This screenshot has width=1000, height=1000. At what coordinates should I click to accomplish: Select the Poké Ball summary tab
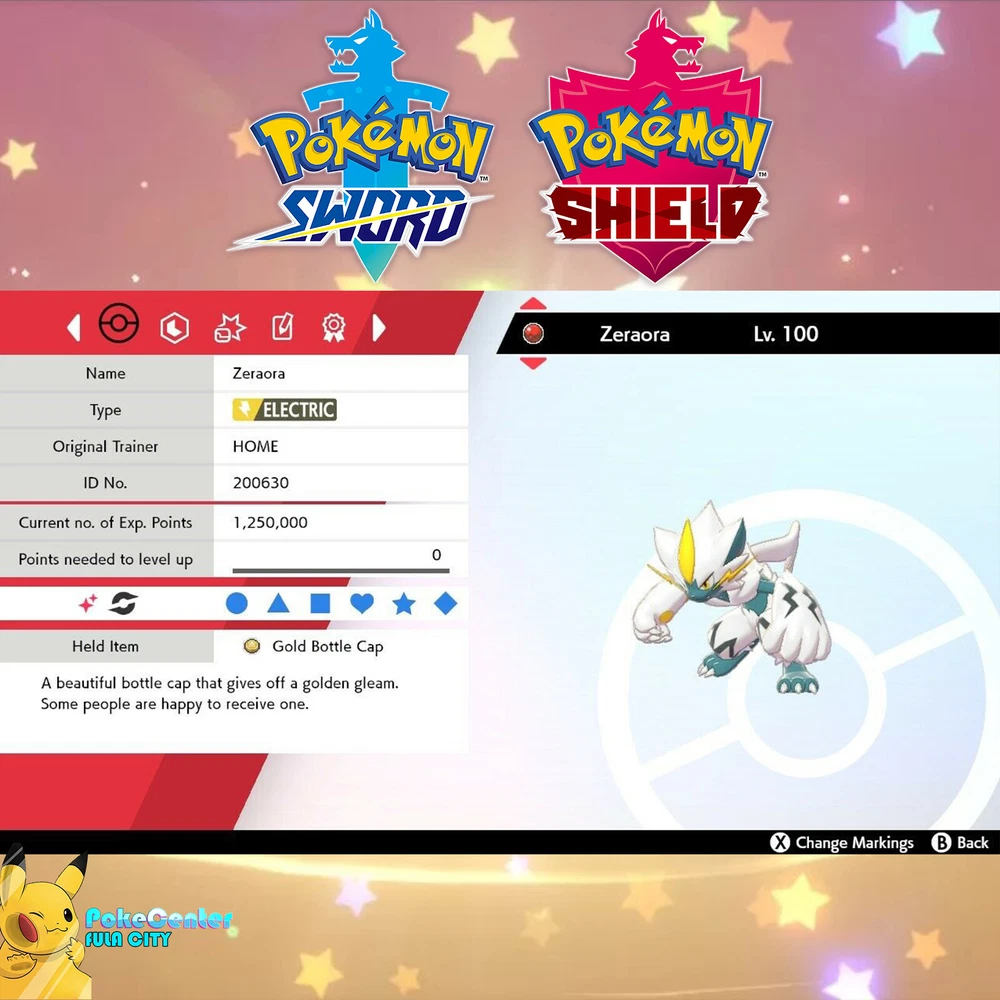[118, 325]
